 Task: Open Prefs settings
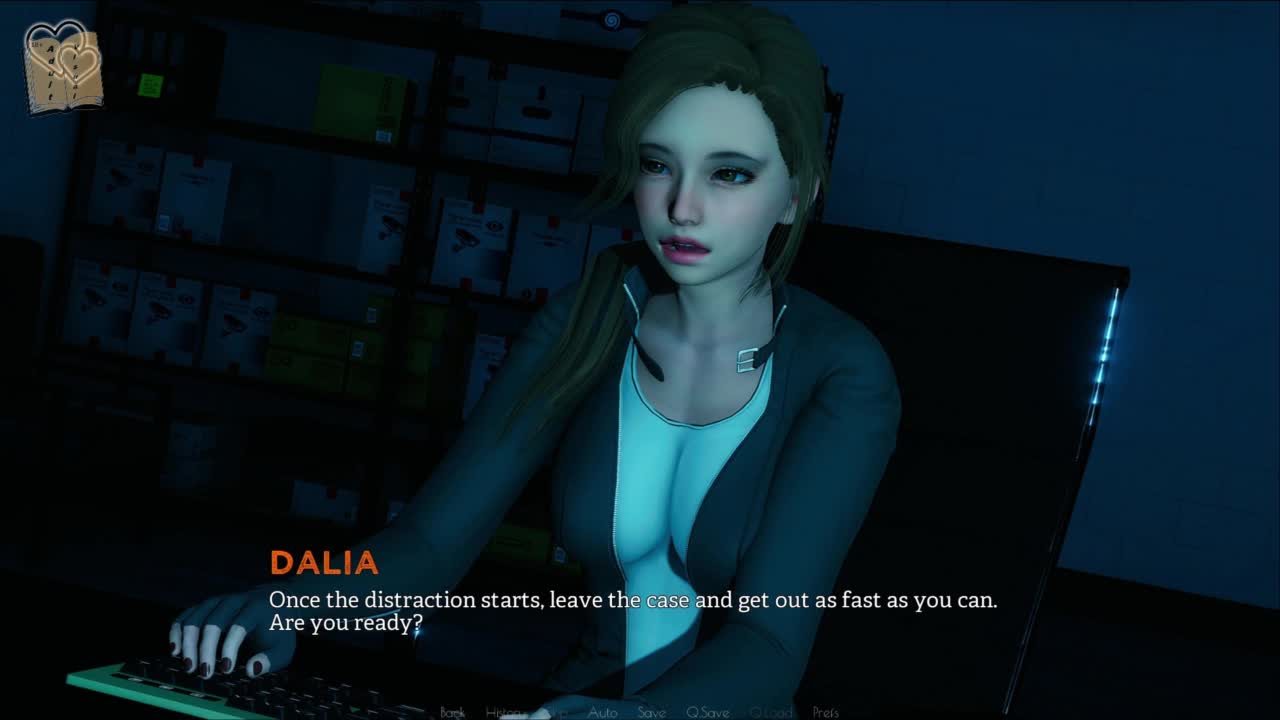point(826,712)
